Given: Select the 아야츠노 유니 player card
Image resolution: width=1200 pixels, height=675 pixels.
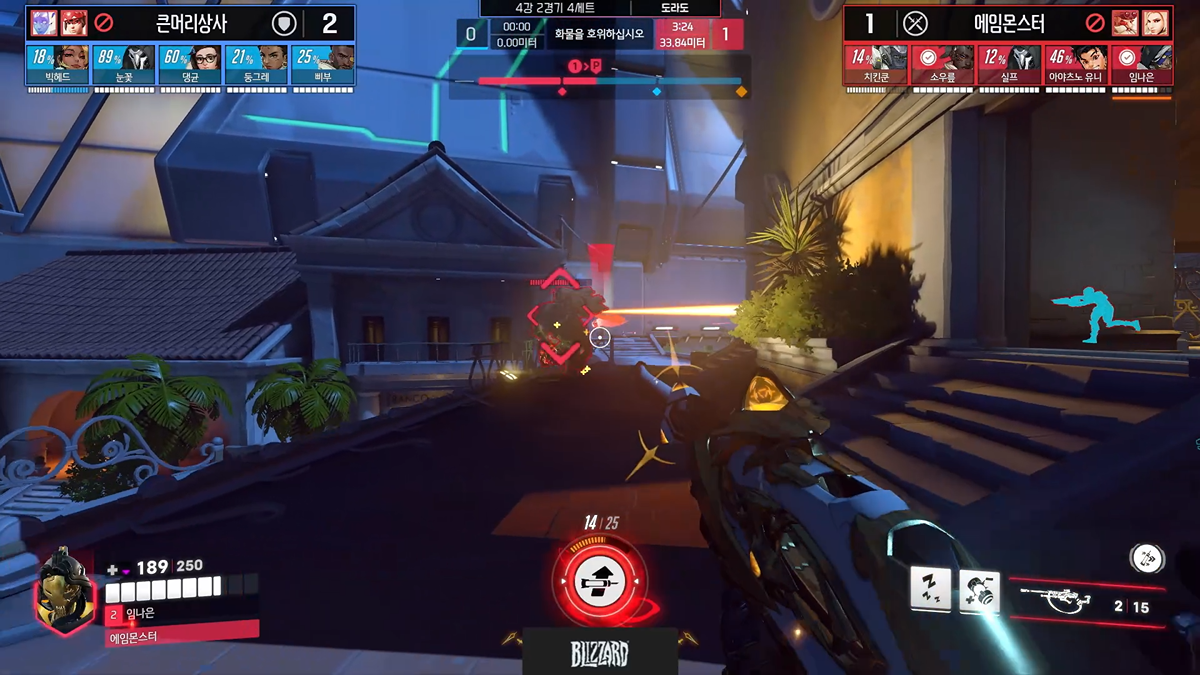Looking at the screenshot, I should (1075, 64).
